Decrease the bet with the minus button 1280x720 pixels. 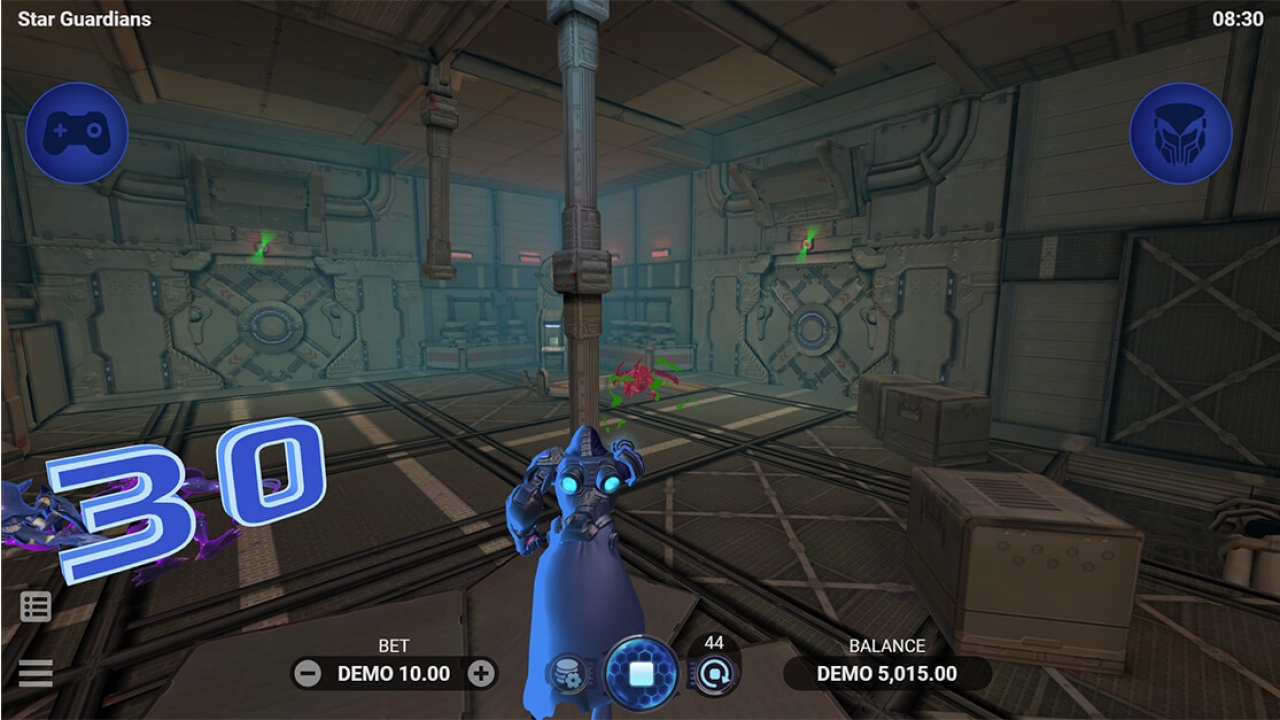point(309,674)
